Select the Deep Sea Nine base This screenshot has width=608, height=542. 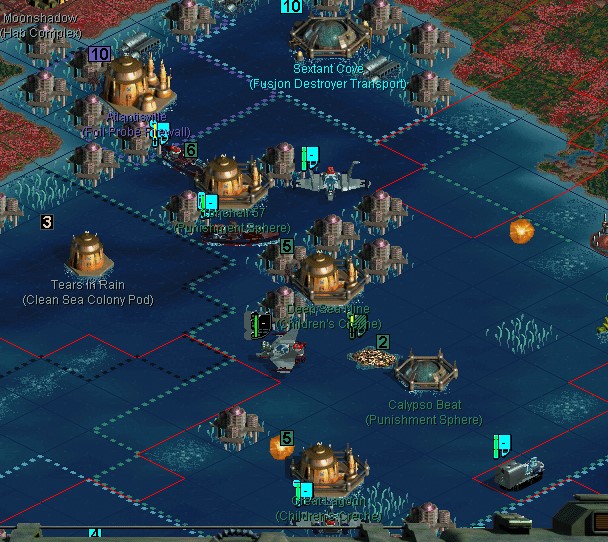[x=319, y=275]
